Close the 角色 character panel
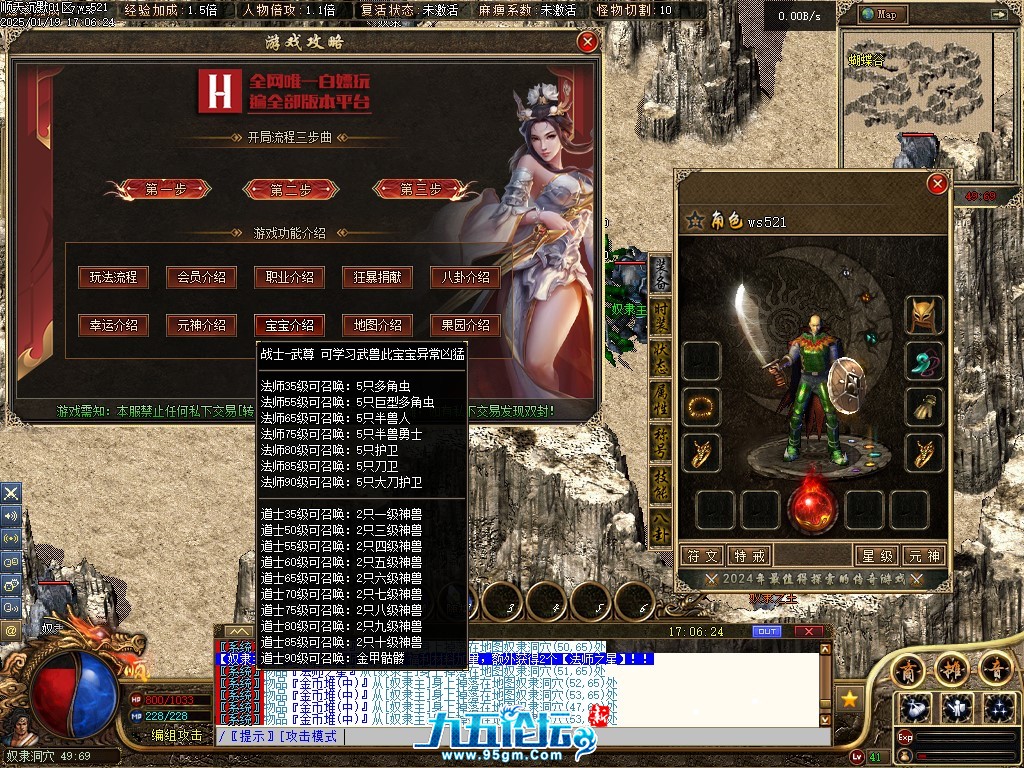This screenshot has width=1024, height=768. point(937,184)
